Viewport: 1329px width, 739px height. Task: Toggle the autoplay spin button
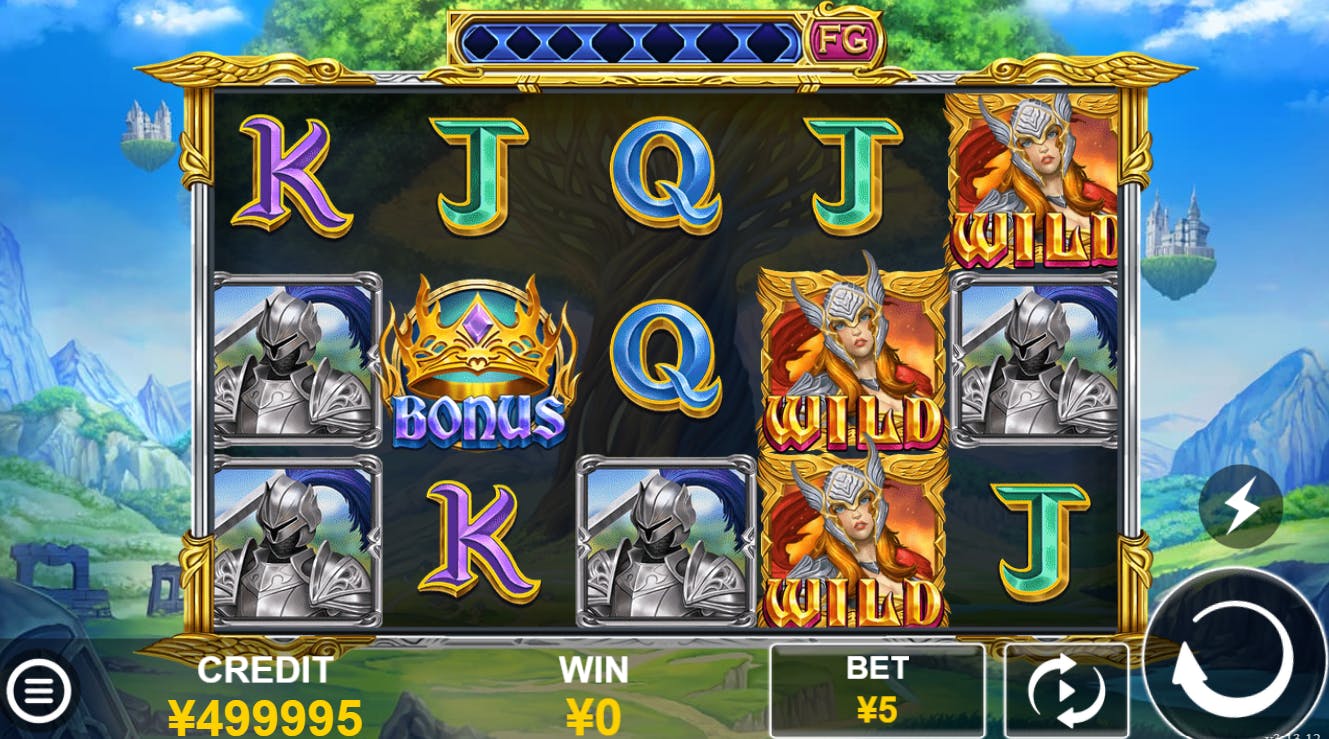coord(1066,690)
